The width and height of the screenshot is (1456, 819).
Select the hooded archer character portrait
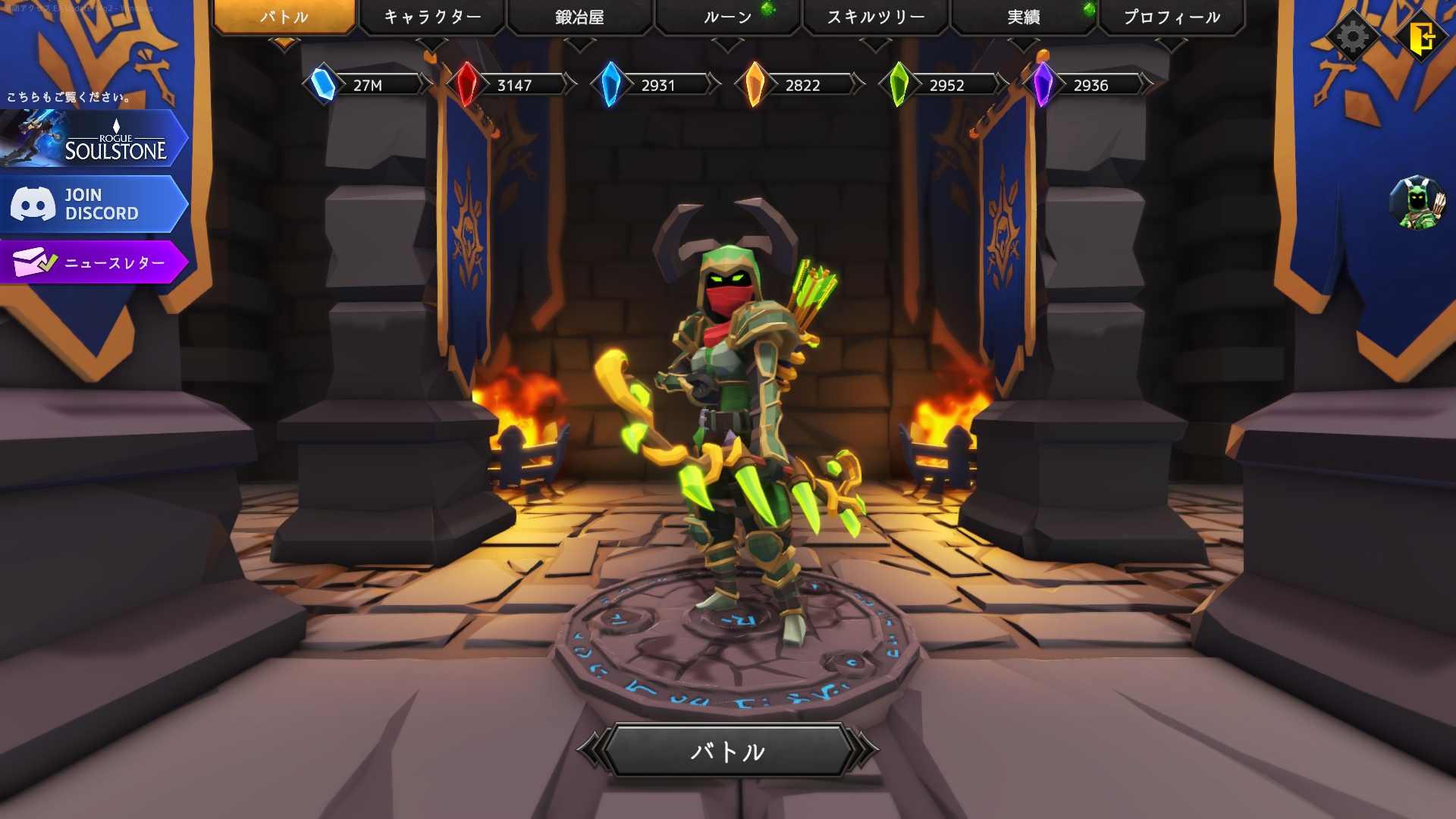click(x=1417, y=202)
